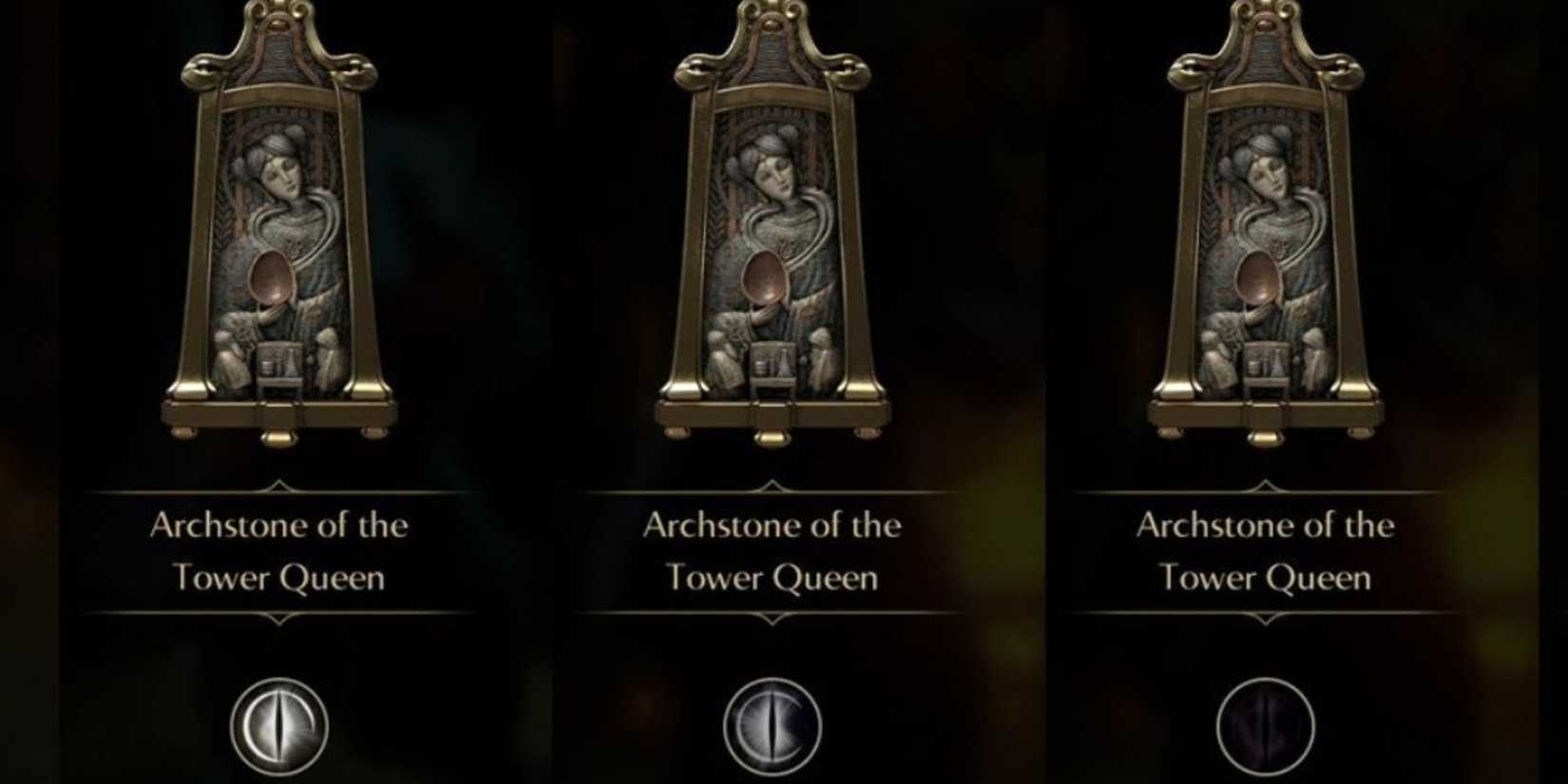
Task: Click the left 'Archstone of the Tower Queen' label
Action: pyautogui.click(x=277, y=551)
